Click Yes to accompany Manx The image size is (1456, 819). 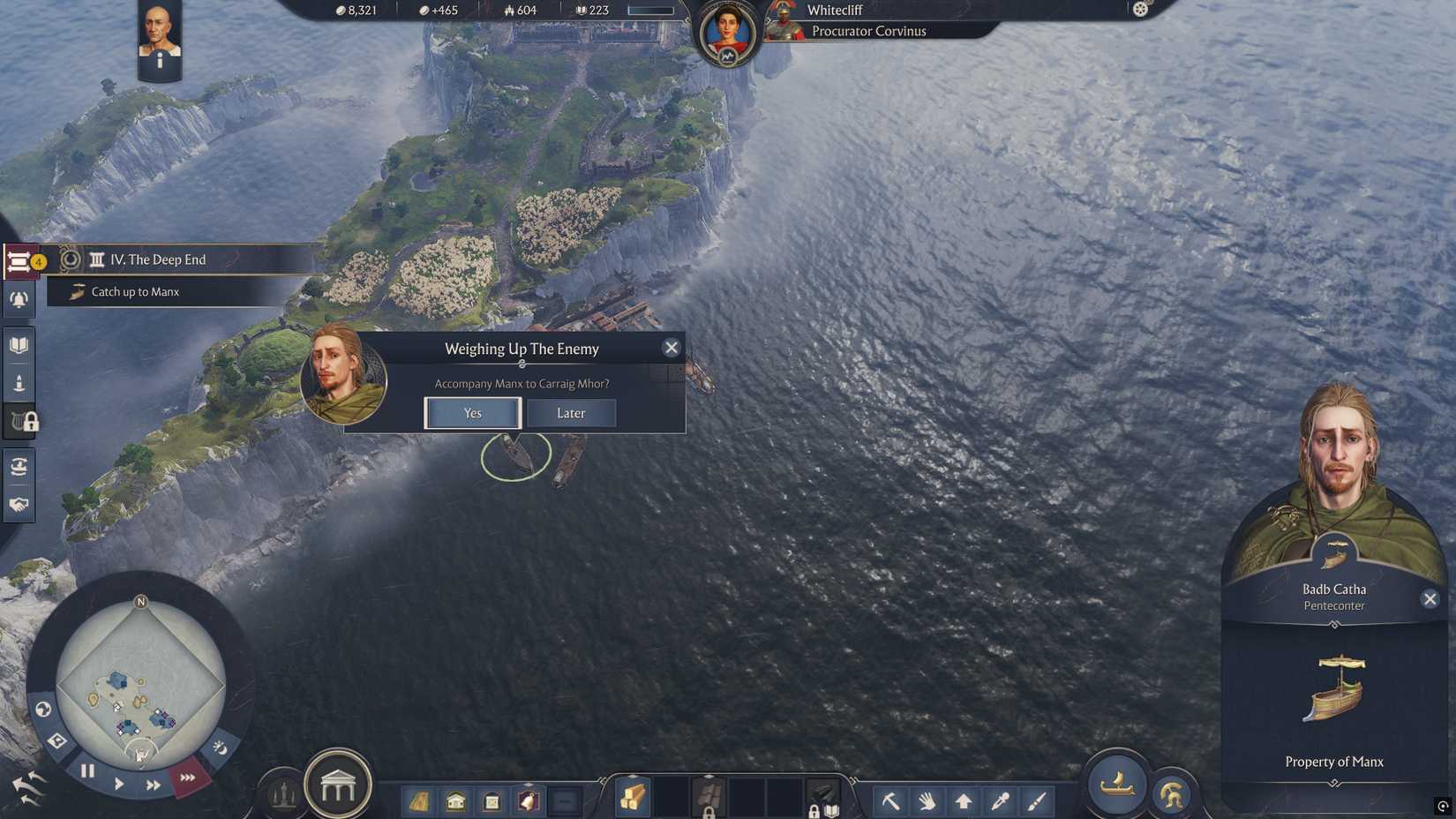[x=472, y=413]
